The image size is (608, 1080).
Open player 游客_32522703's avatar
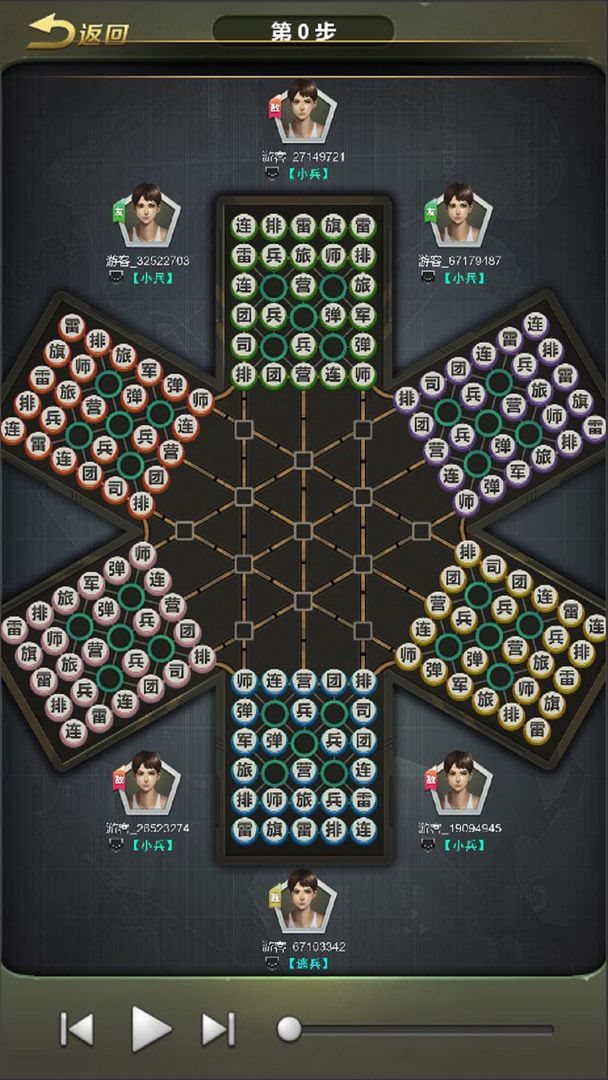tap(147, 215)
